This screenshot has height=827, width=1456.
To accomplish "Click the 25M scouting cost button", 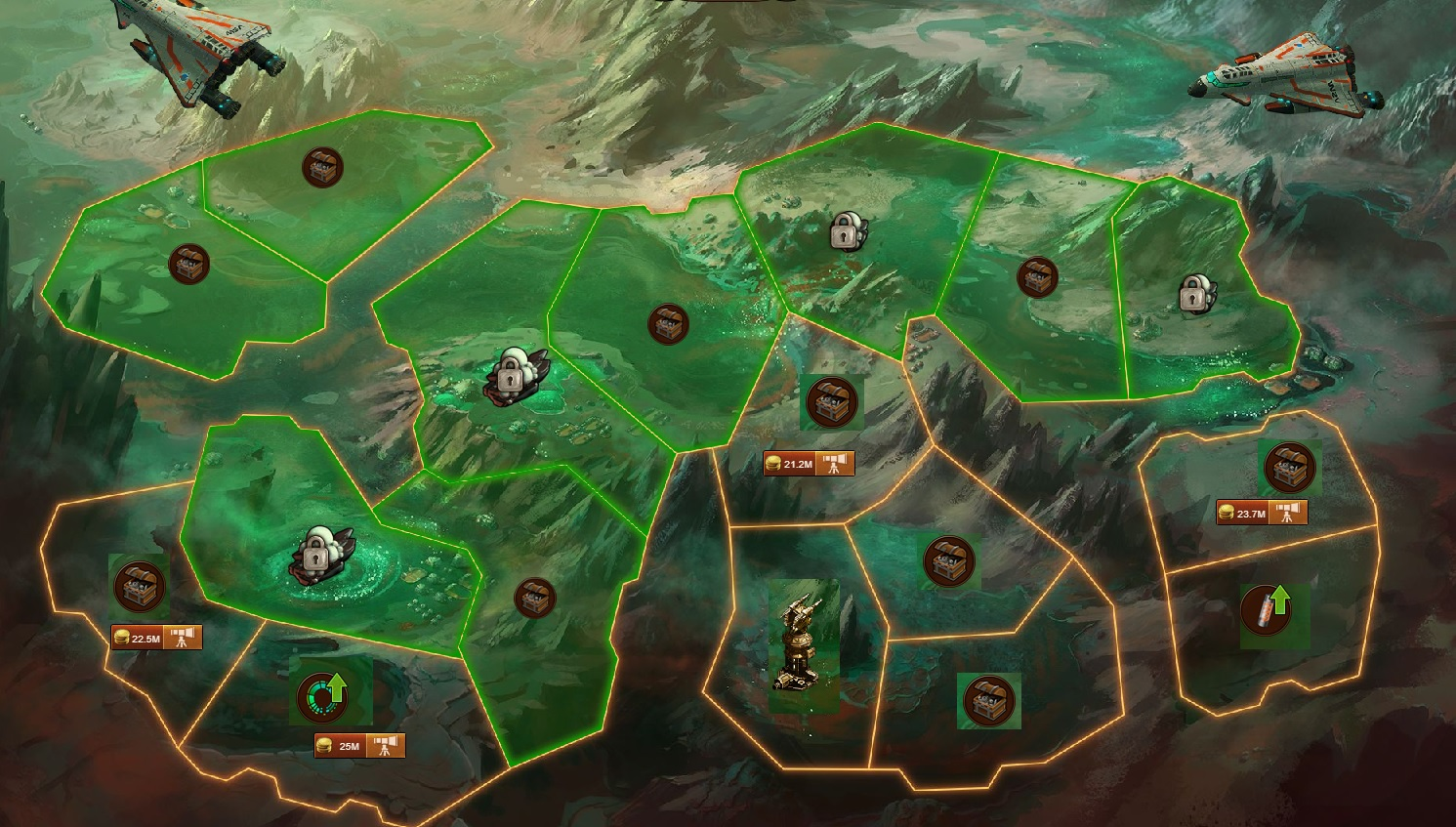I will pyautogui.click(x=349, y=744).
